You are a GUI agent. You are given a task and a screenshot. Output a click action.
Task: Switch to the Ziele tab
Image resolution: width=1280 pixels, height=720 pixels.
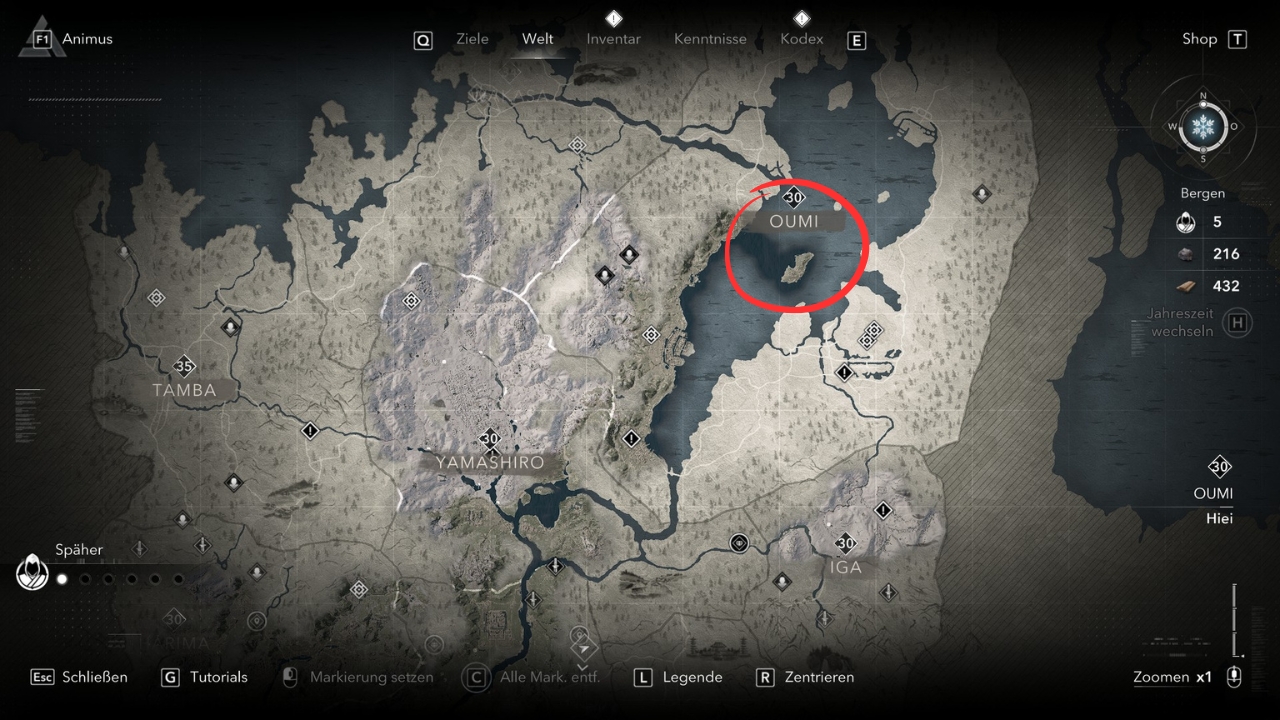pos(472,39)
